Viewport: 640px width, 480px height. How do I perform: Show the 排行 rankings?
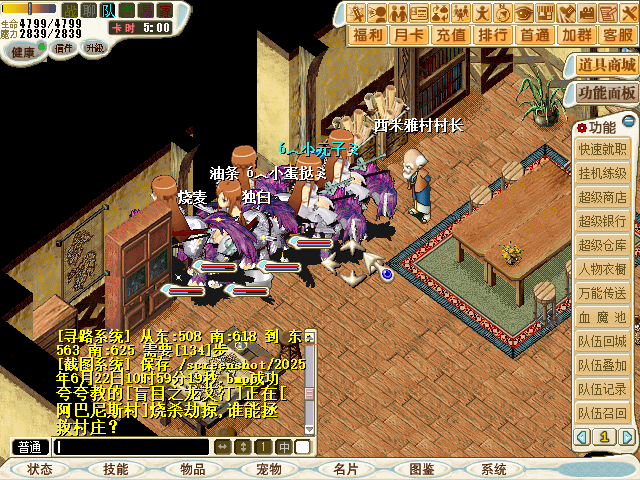(x=493, y=34)
